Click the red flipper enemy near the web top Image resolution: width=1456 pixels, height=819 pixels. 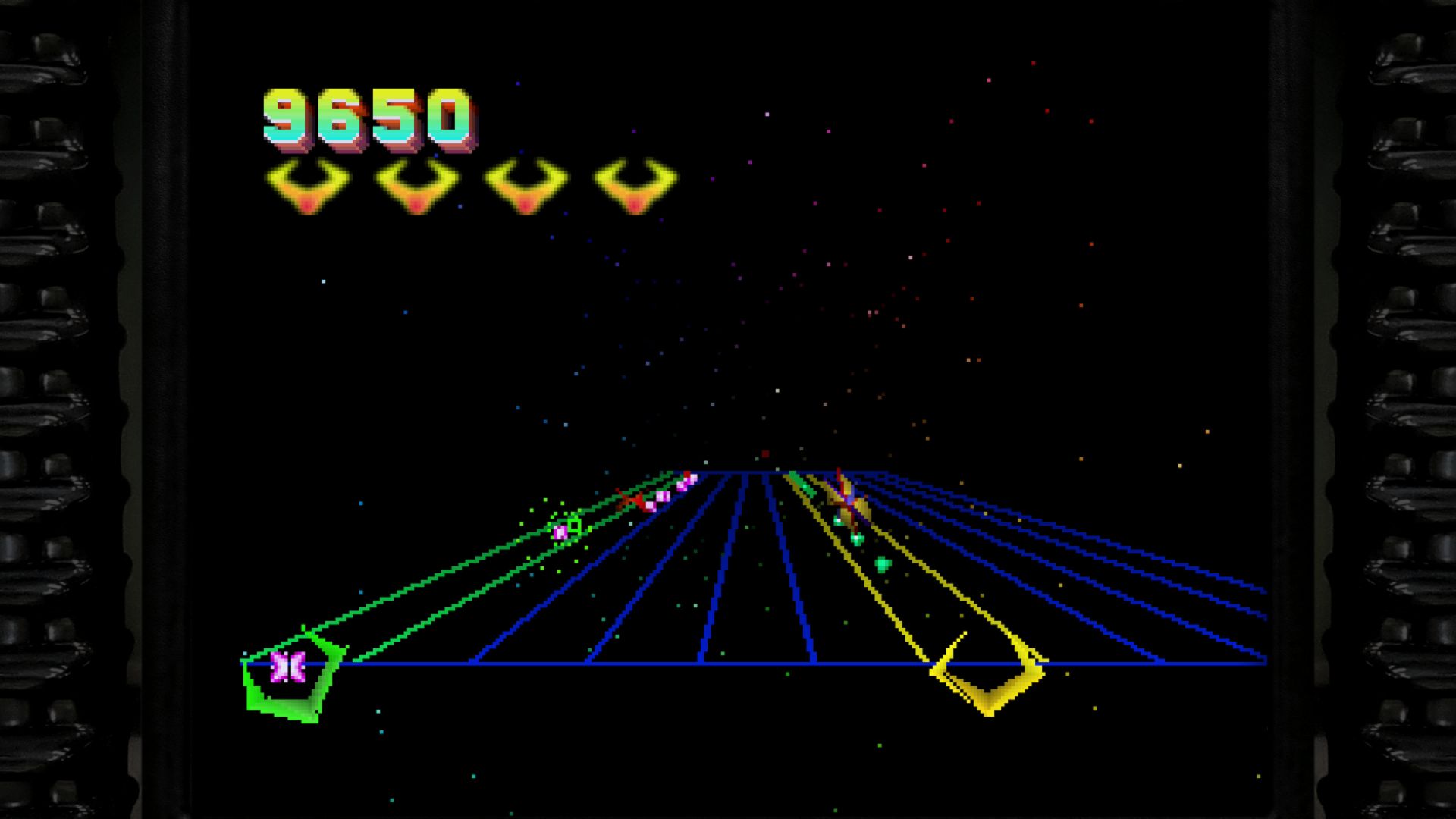631,498
